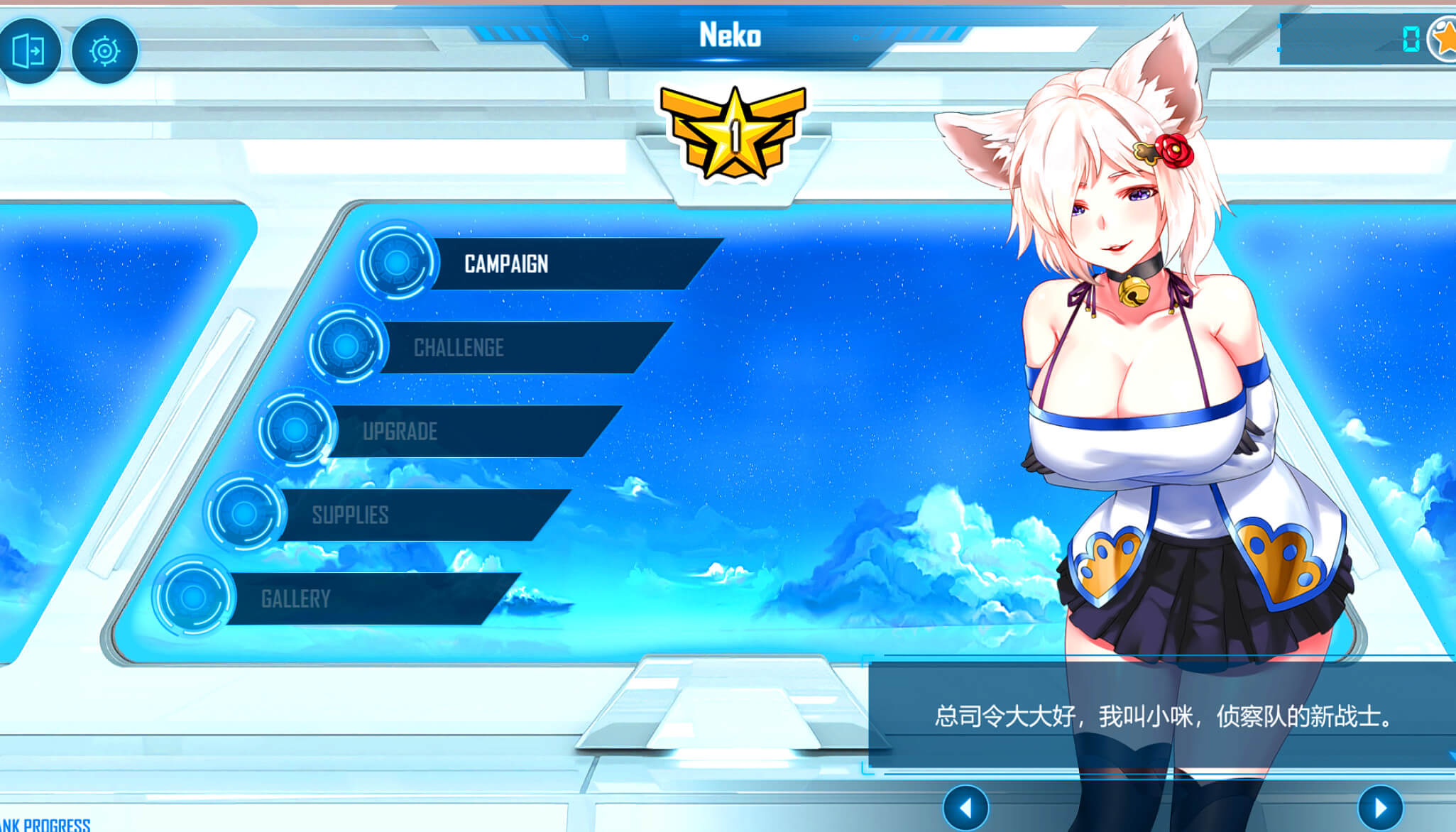Click the gold star rank badge
Screen dimensions: 1456x832
click(734, 133)
